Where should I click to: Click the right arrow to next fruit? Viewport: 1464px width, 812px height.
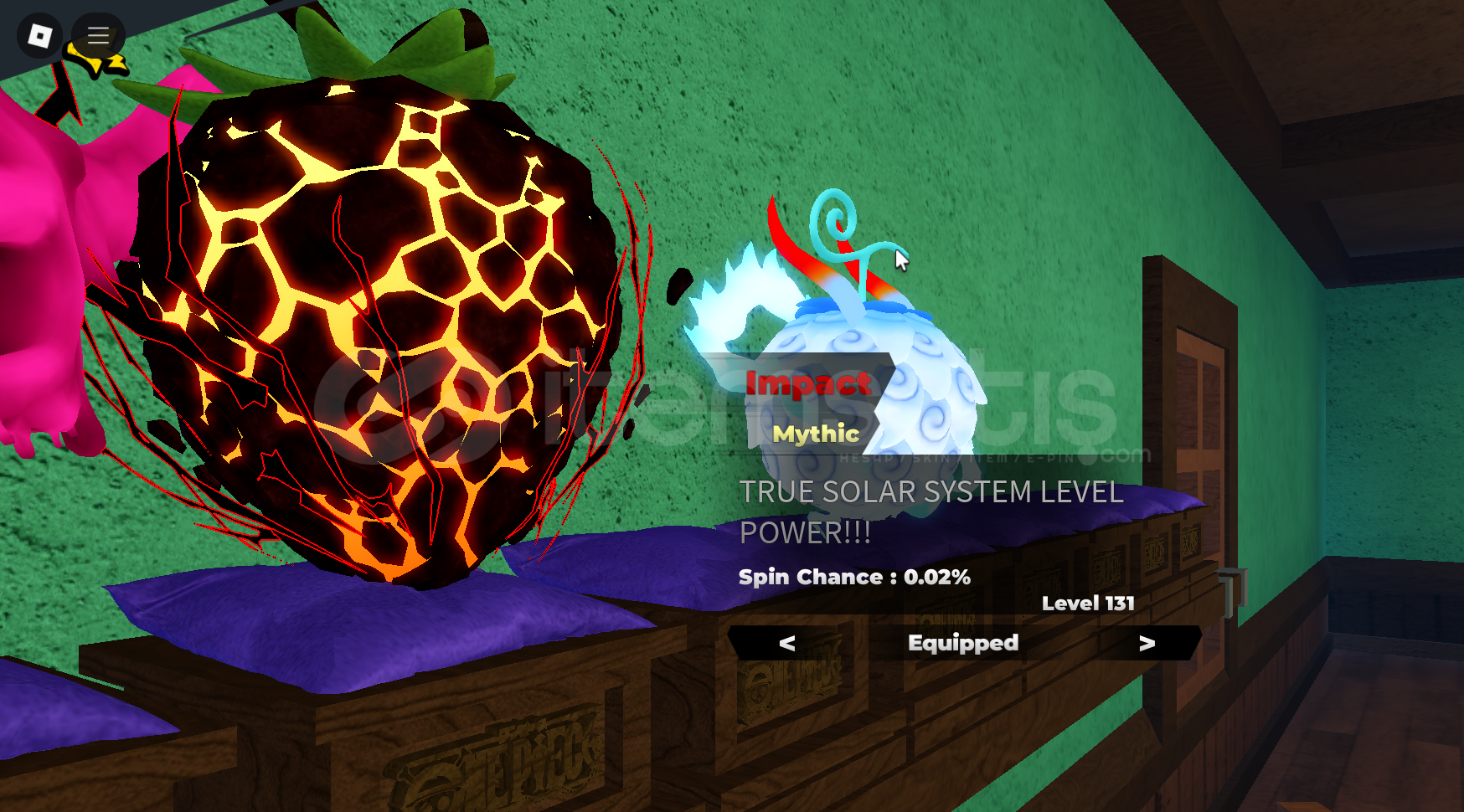(x=1147, y=644)
